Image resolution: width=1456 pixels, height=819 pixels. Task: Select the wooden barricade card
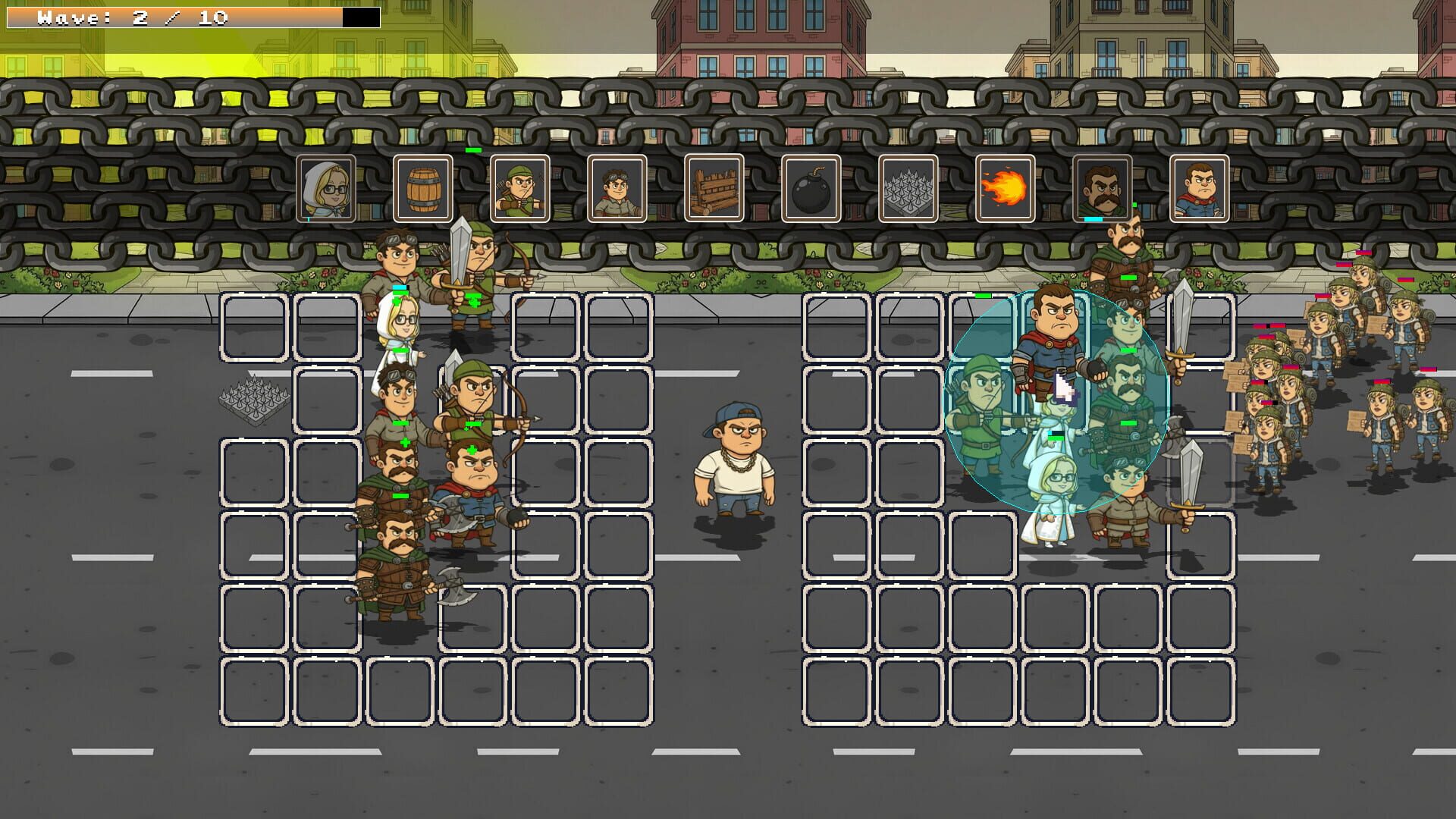coord(712,187)
